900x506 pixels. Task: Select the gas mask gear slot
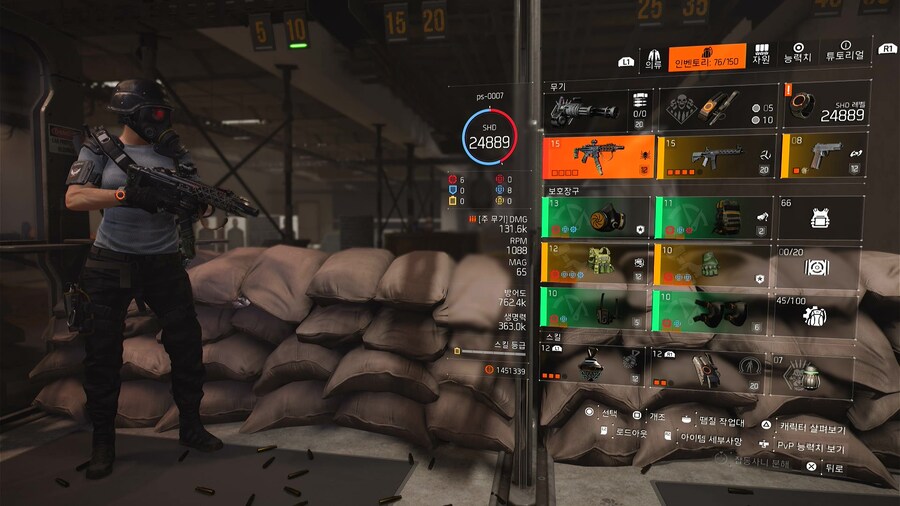598,217
